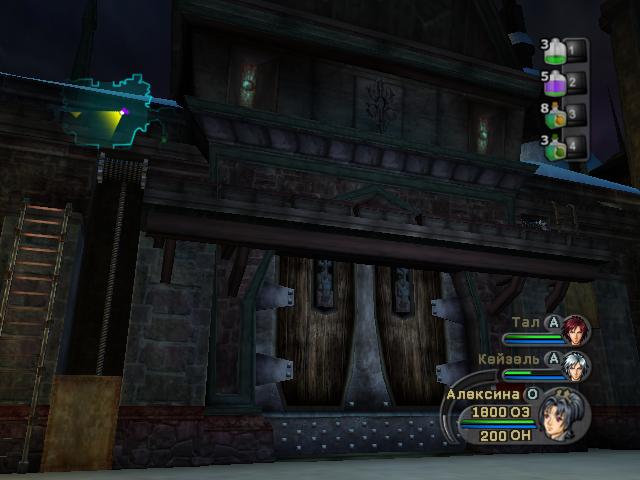The image size is (640, 480).
Task: Open the cyan area minimap
Action: 108,112
